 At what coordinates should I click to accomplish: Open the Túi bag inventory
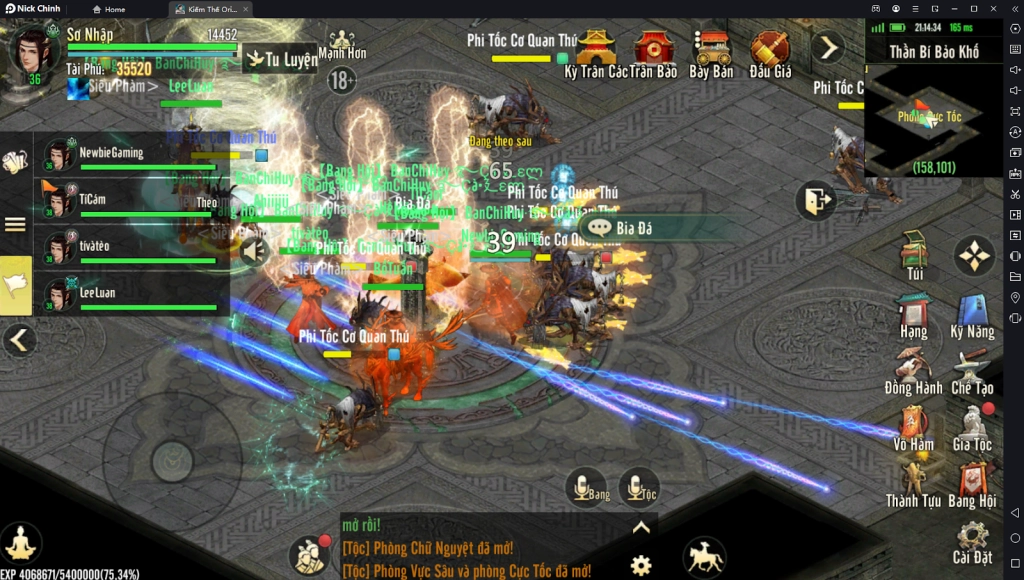[914, 254]
